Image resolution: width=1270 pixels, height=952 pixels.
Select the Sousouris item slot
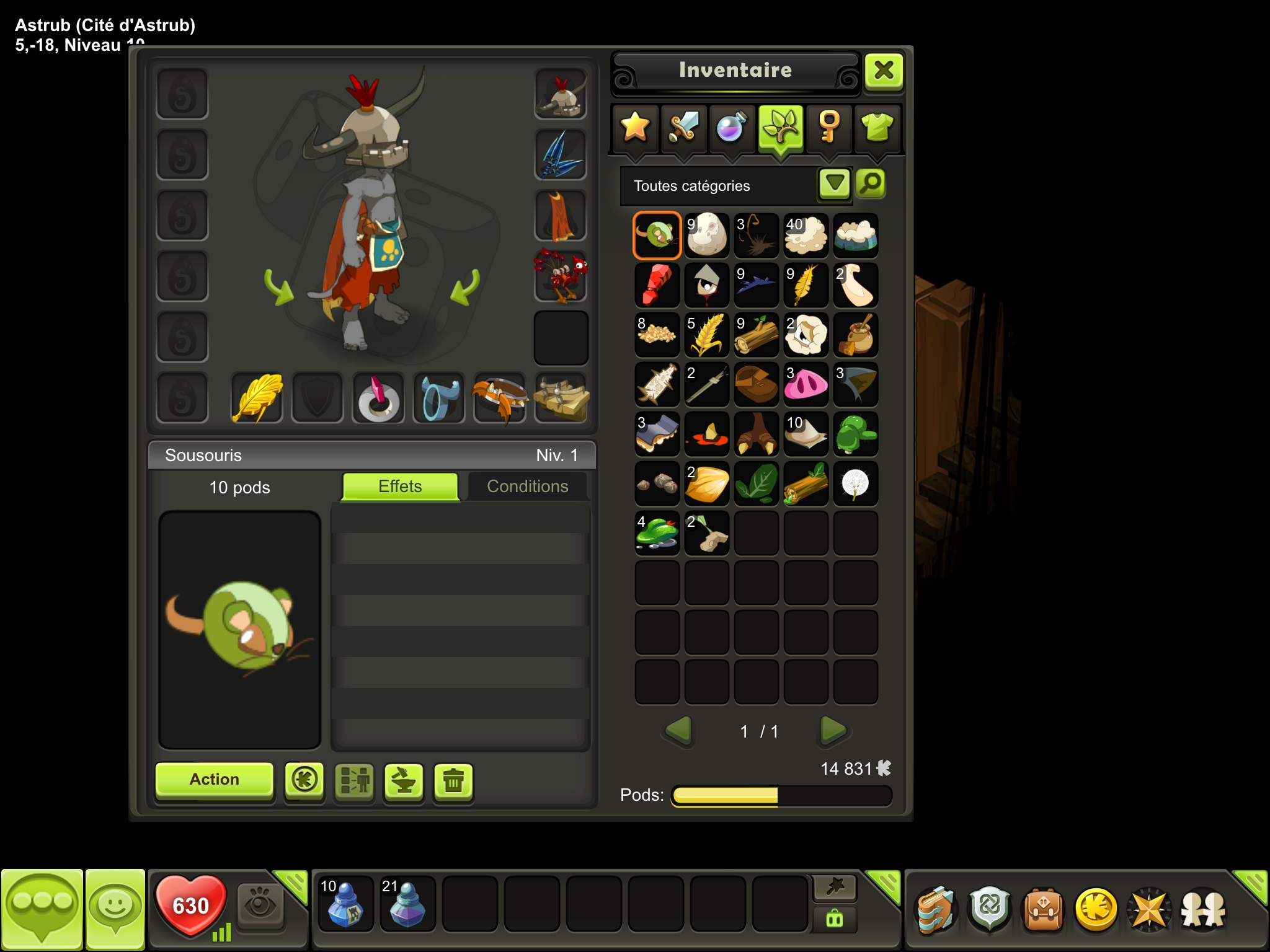coord(657,236)
